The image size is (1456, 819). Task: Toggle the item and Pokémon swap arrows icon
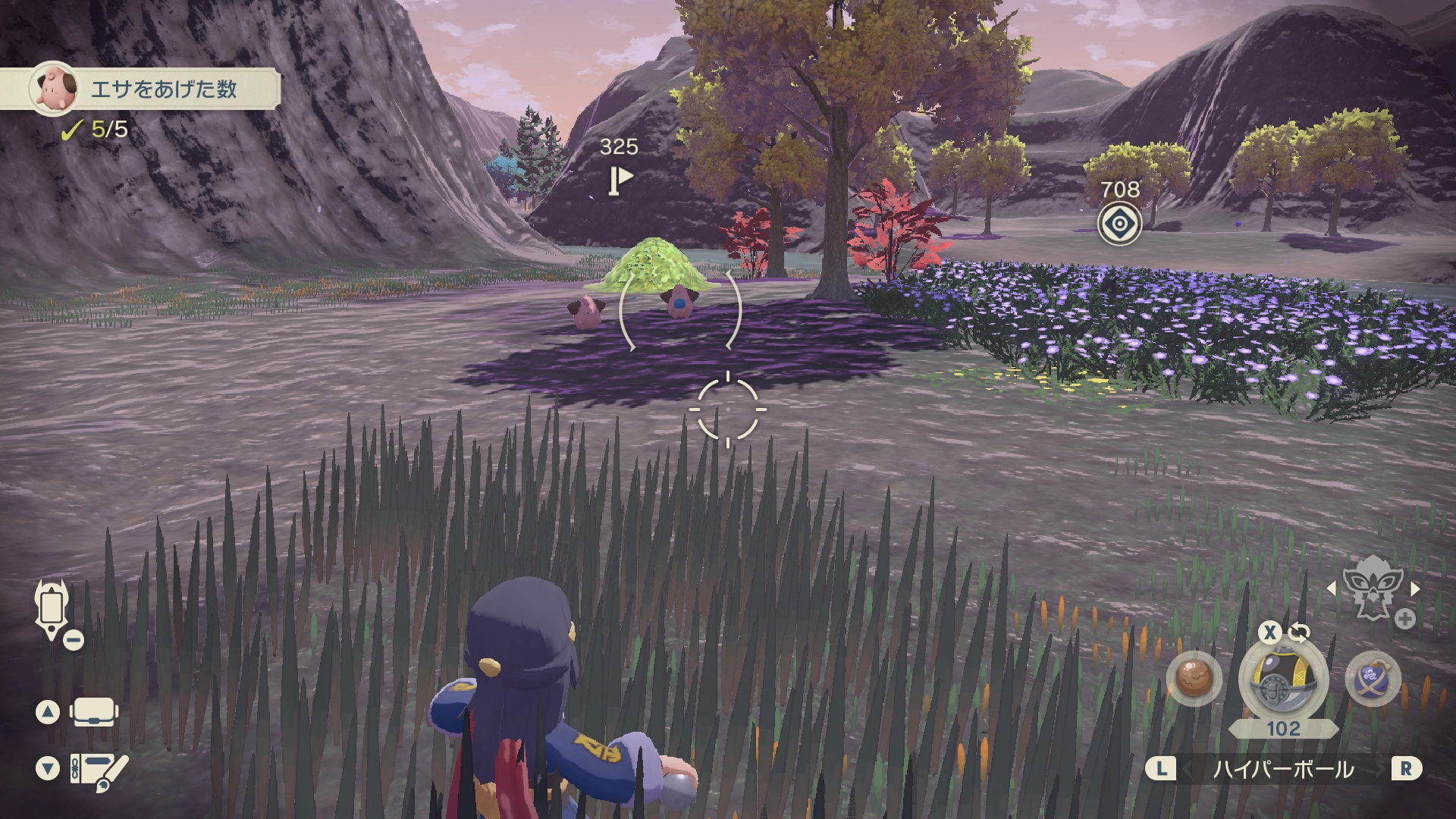pyautogui.click(x=1299, y=632)
